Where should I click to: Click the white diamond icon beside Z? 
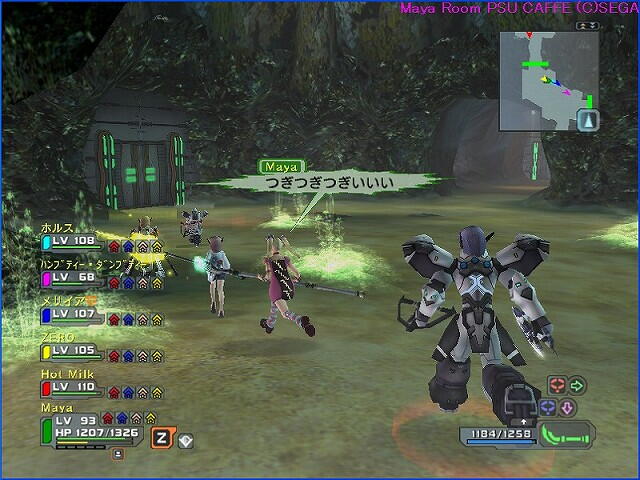(186, 438)
